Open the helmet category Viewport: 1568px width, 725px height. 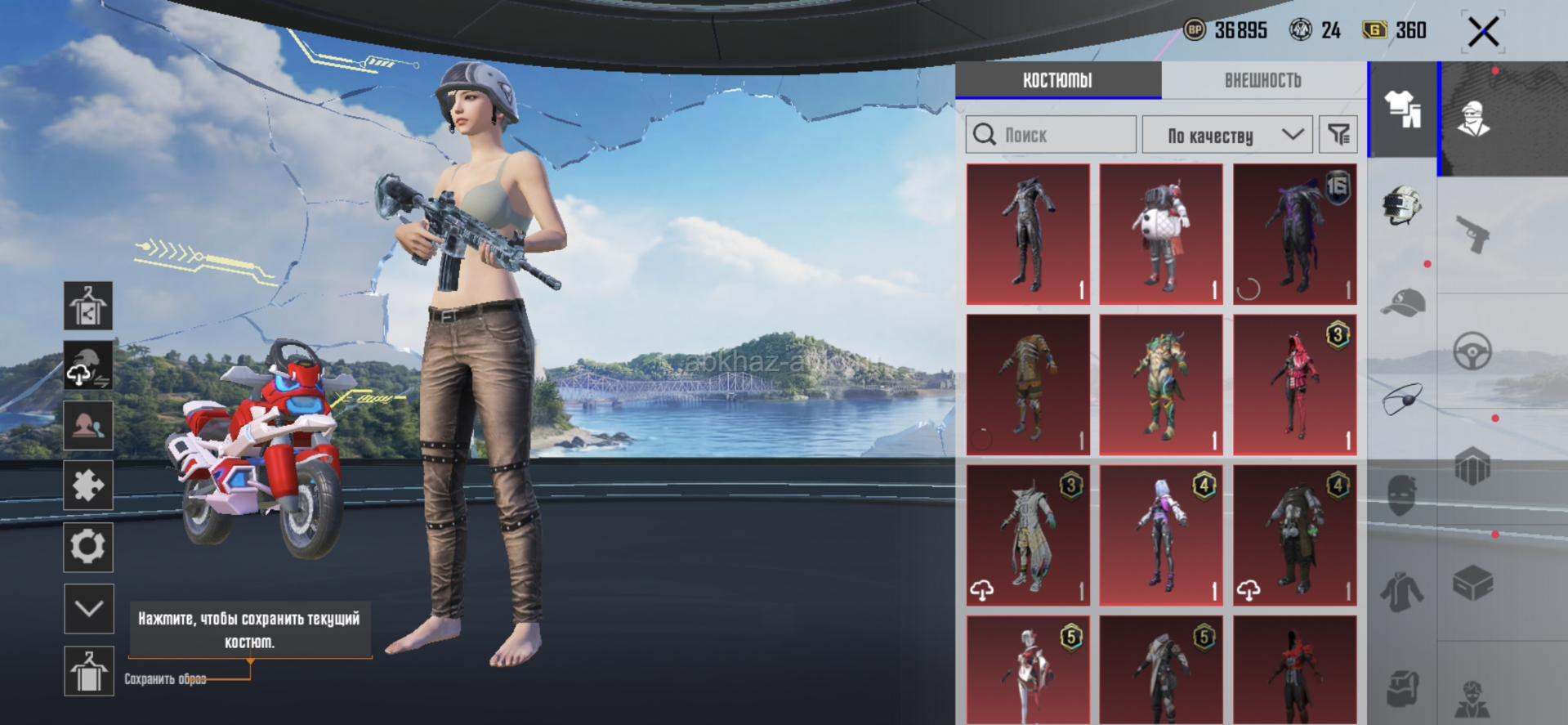[x=1402, y=206]
